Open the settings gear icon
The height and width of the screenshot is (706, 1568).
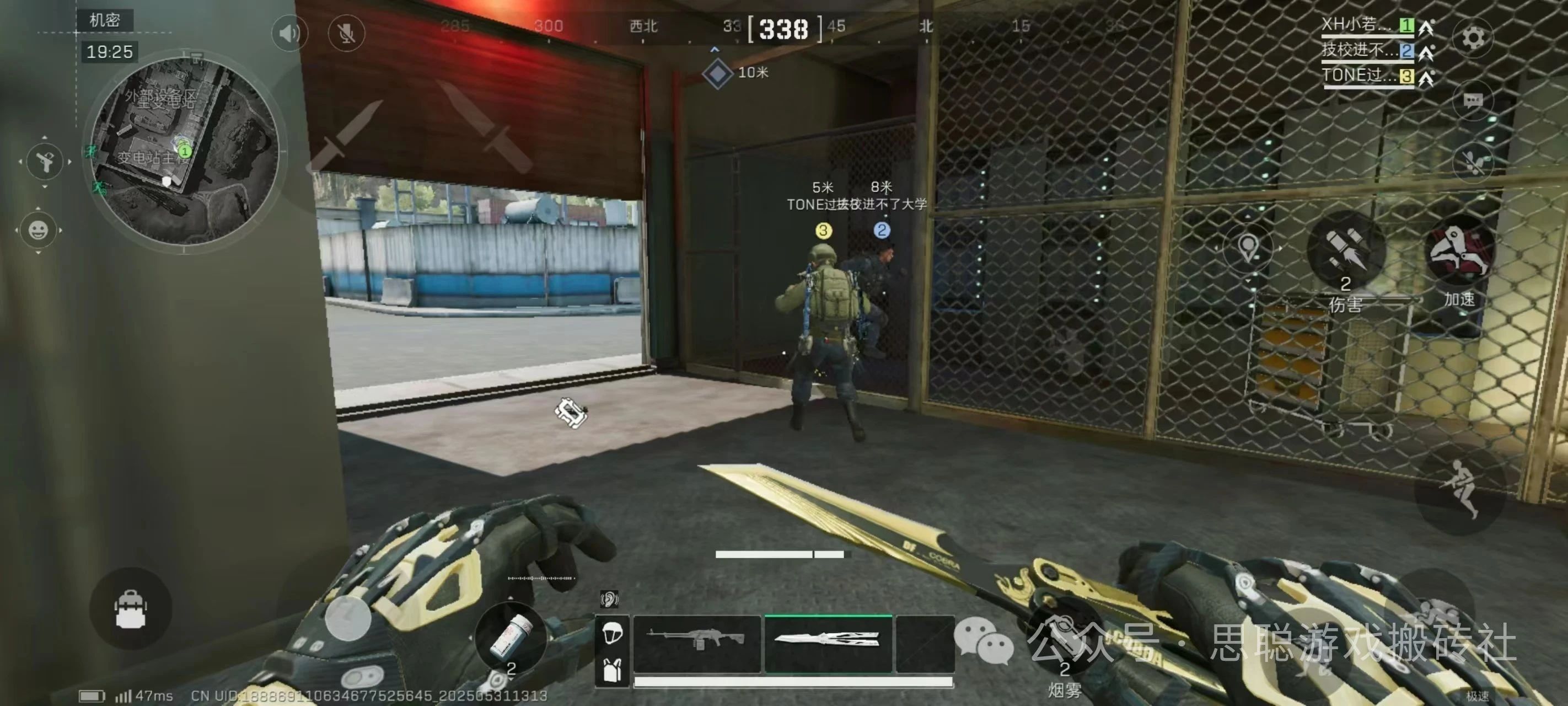pos(1473,38)
